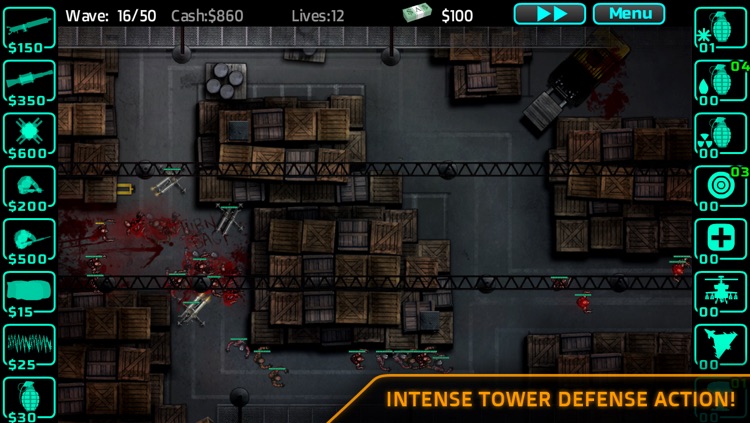
Task: Use the medical cross ability
Action: (720, 240)
